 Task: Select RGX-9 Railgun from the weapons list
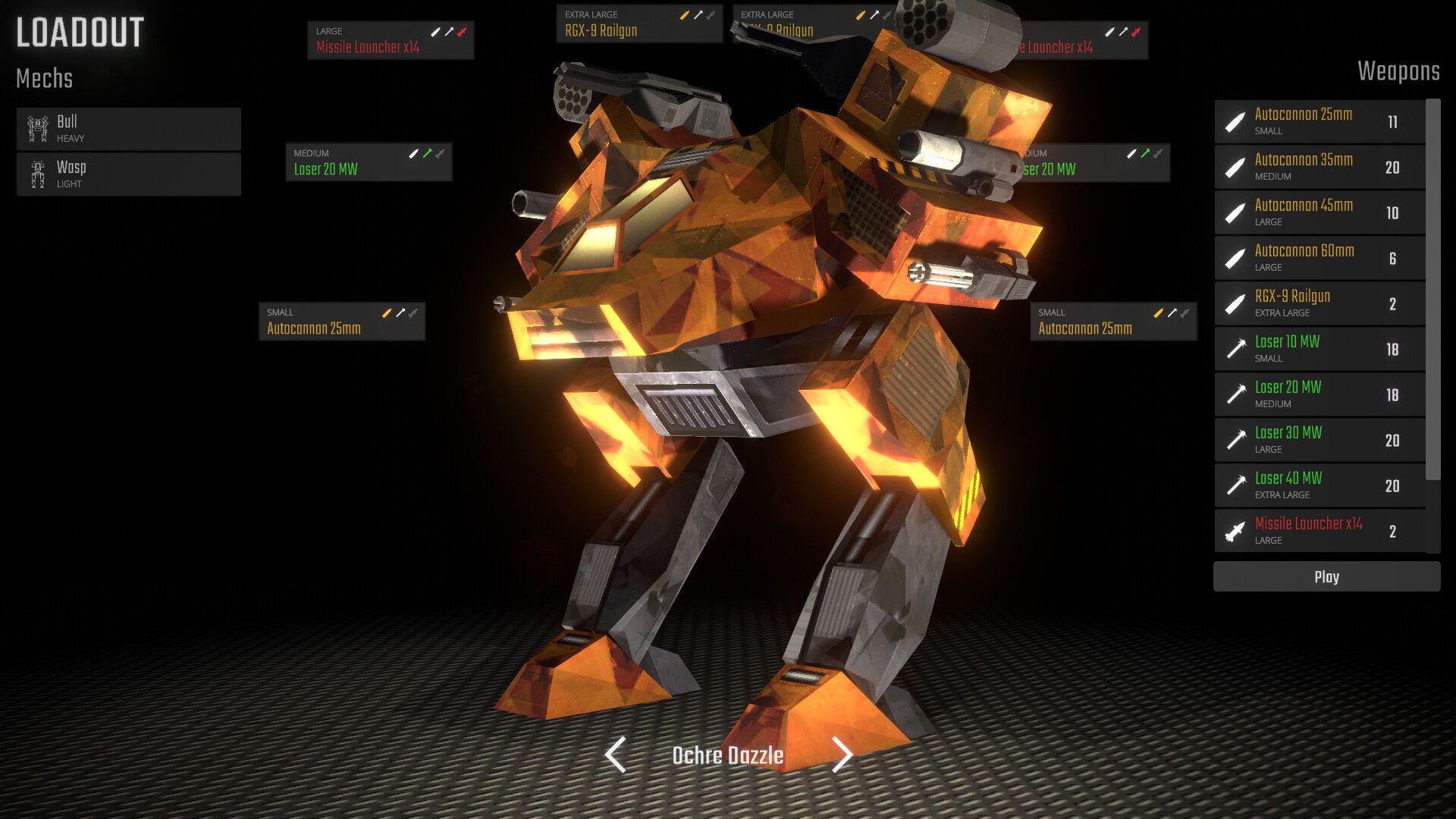pyautogui.click(x=1319, y=303)
